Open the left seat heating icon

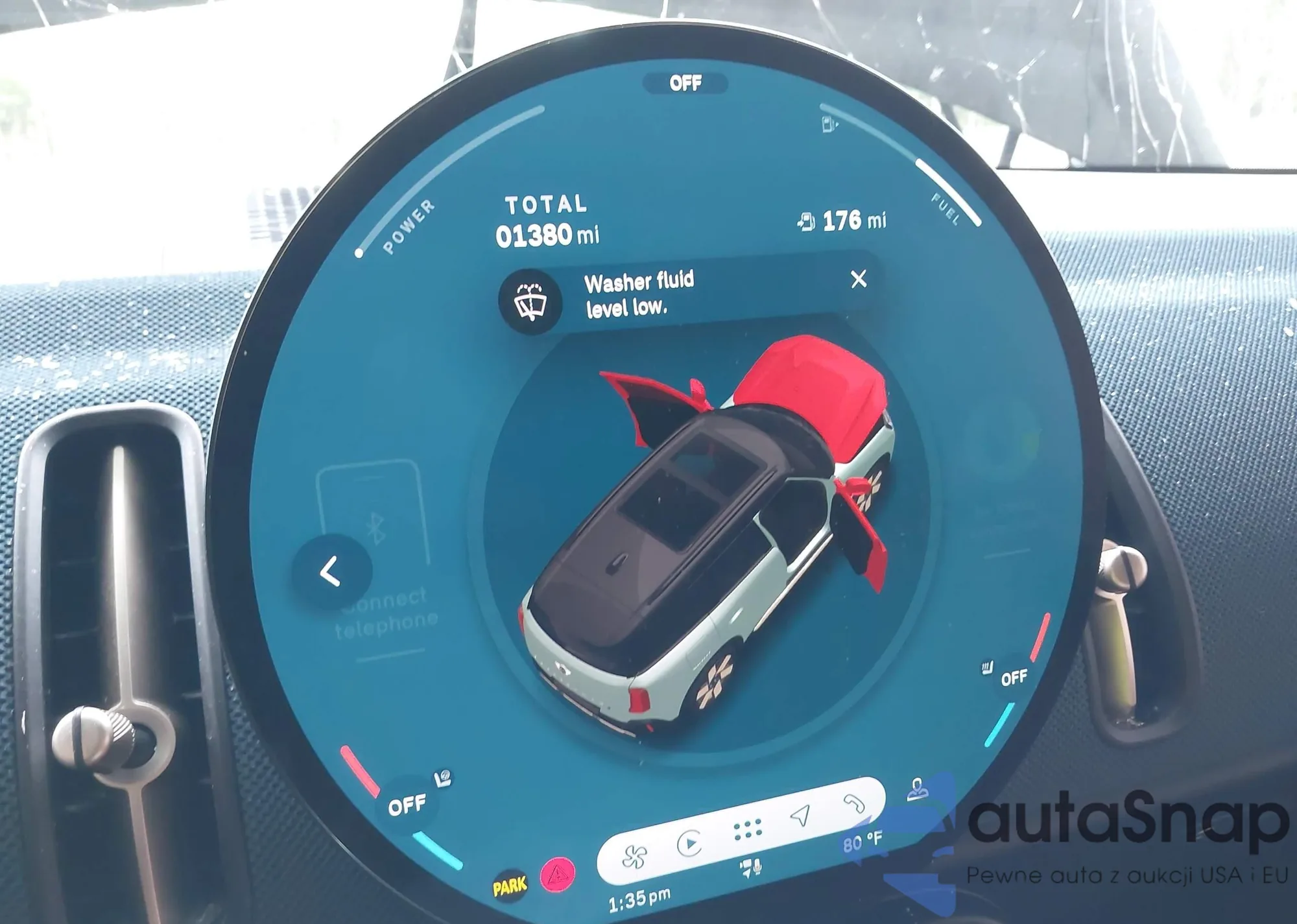point(444,778)
